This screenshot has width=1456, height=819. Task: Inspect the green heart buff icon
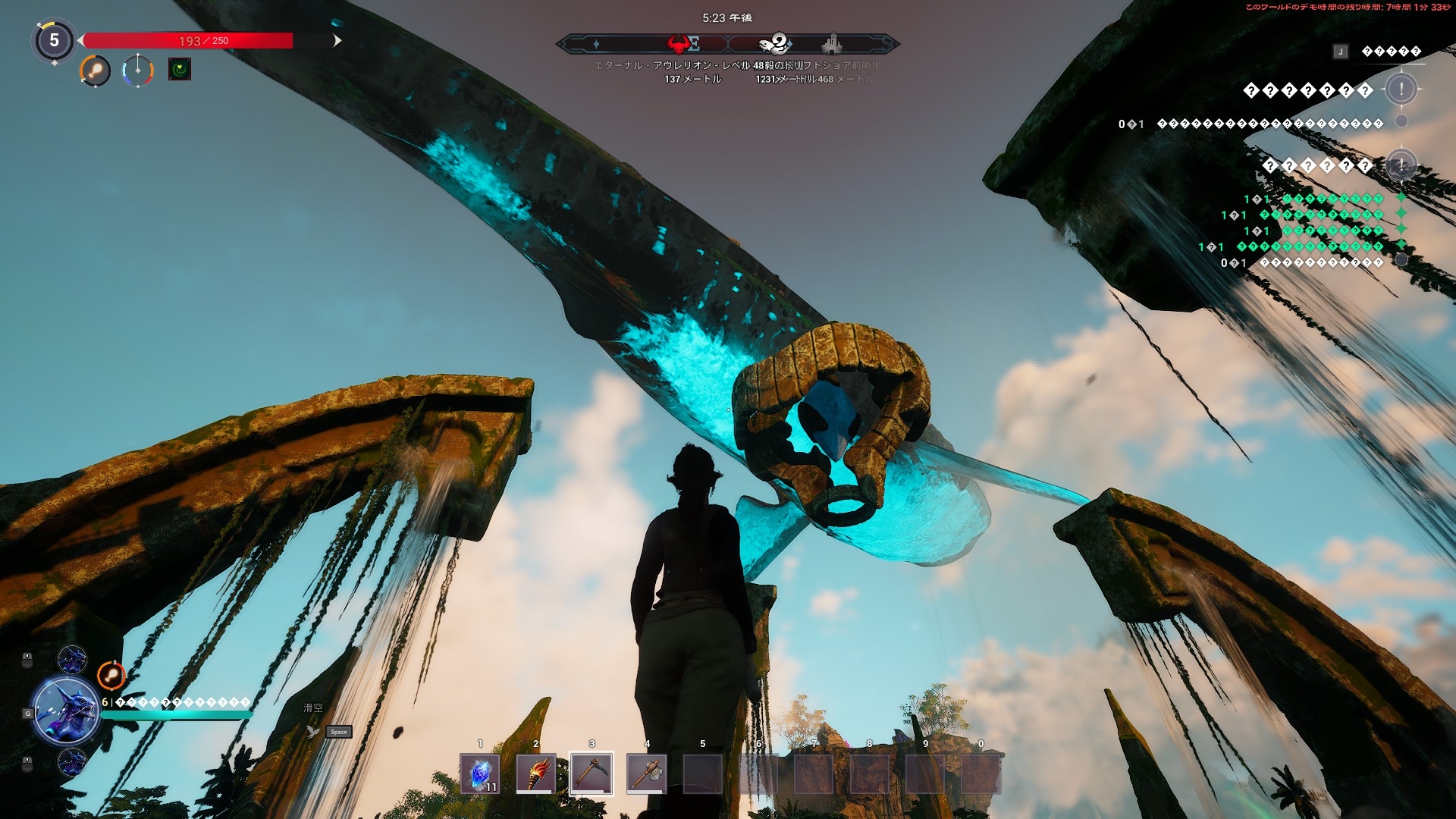[180, 70]
